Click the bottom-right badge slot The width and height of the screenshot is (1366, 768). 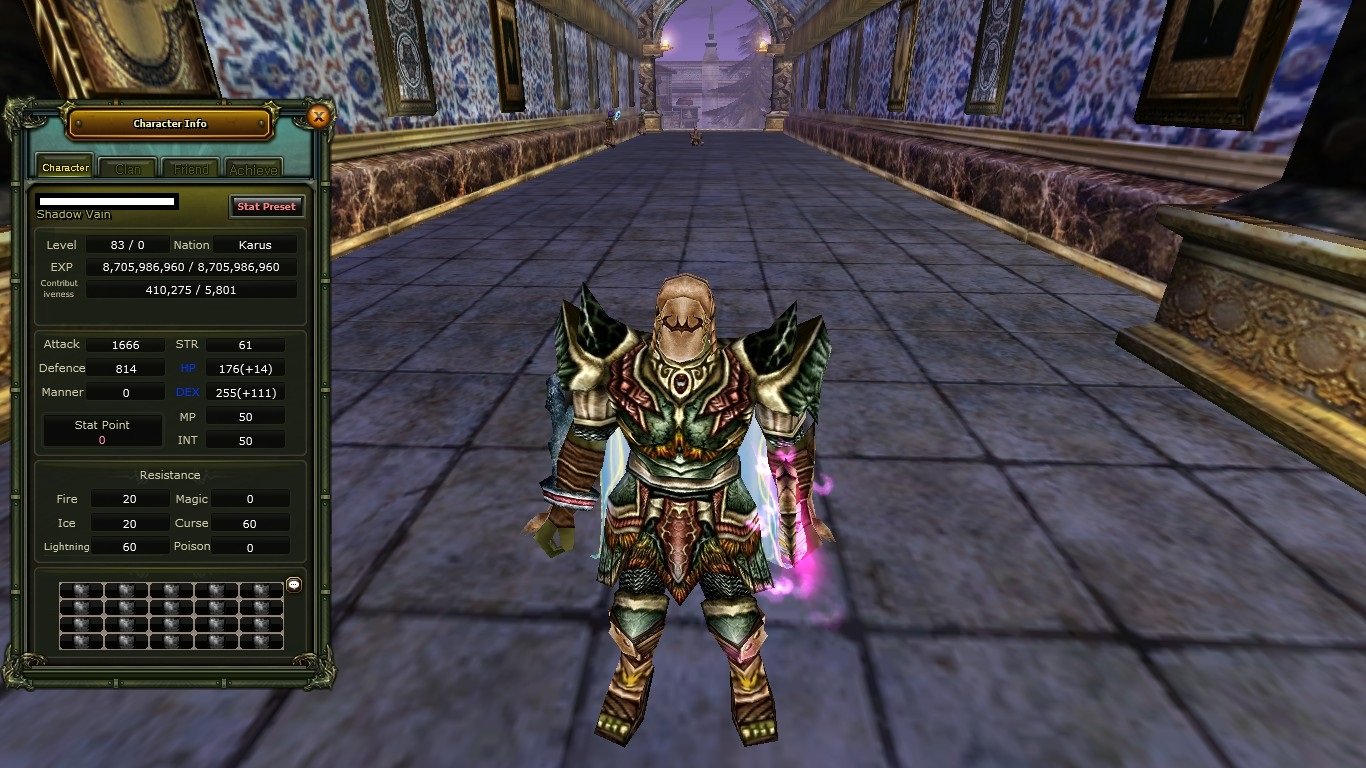coord(263,640)
